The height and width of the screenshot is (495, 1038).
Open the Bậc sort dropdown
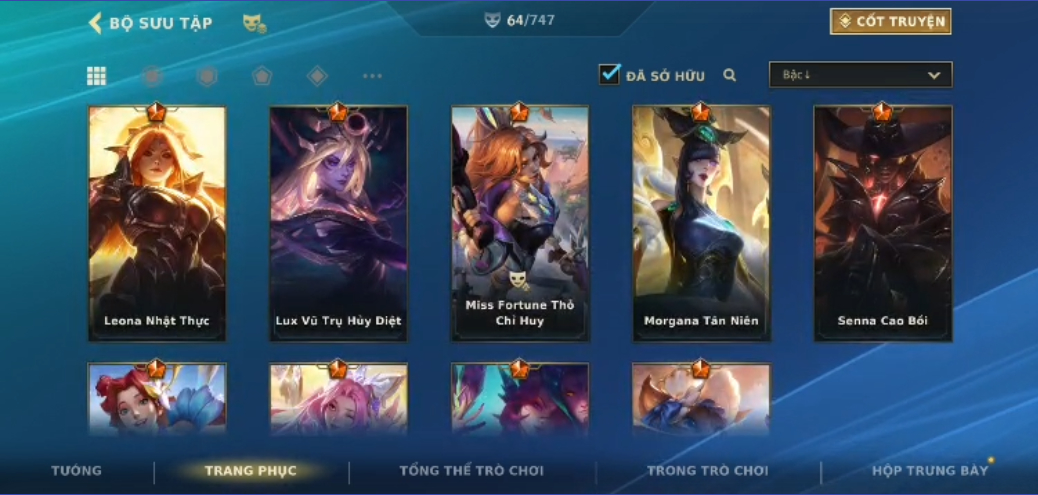(860, 75)
